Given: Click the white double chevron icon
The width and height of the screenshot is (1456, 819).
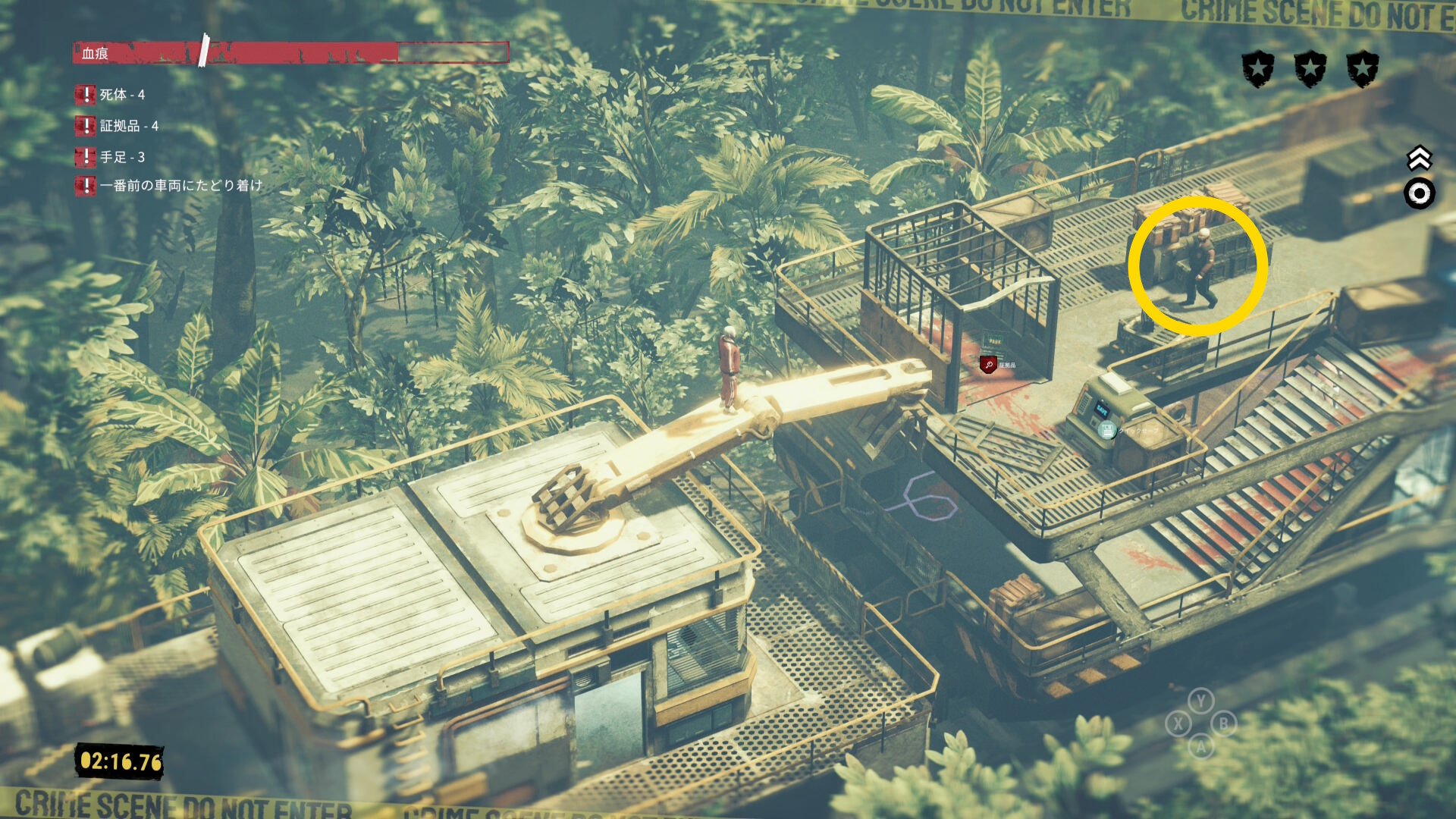Looking at the screenshot, I should [1419, 158].
